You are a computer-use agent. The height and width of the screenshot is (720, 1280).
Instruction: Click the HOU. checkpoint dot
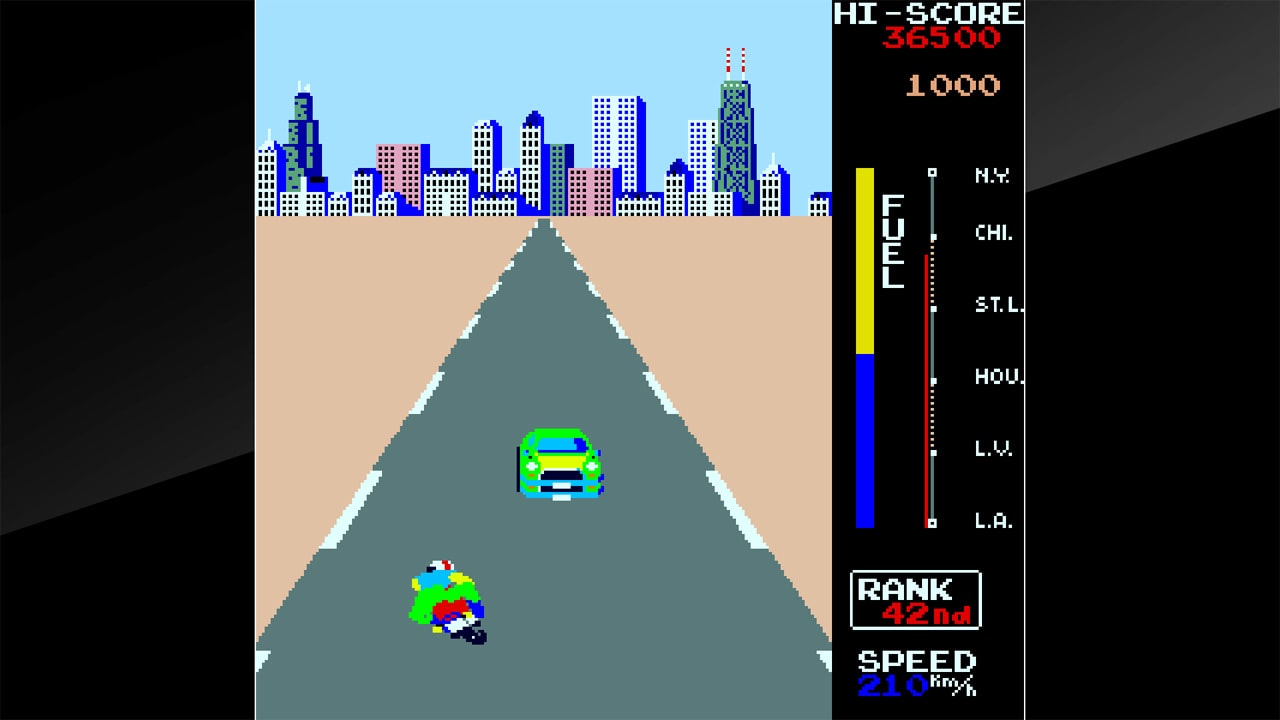[935, 378]
